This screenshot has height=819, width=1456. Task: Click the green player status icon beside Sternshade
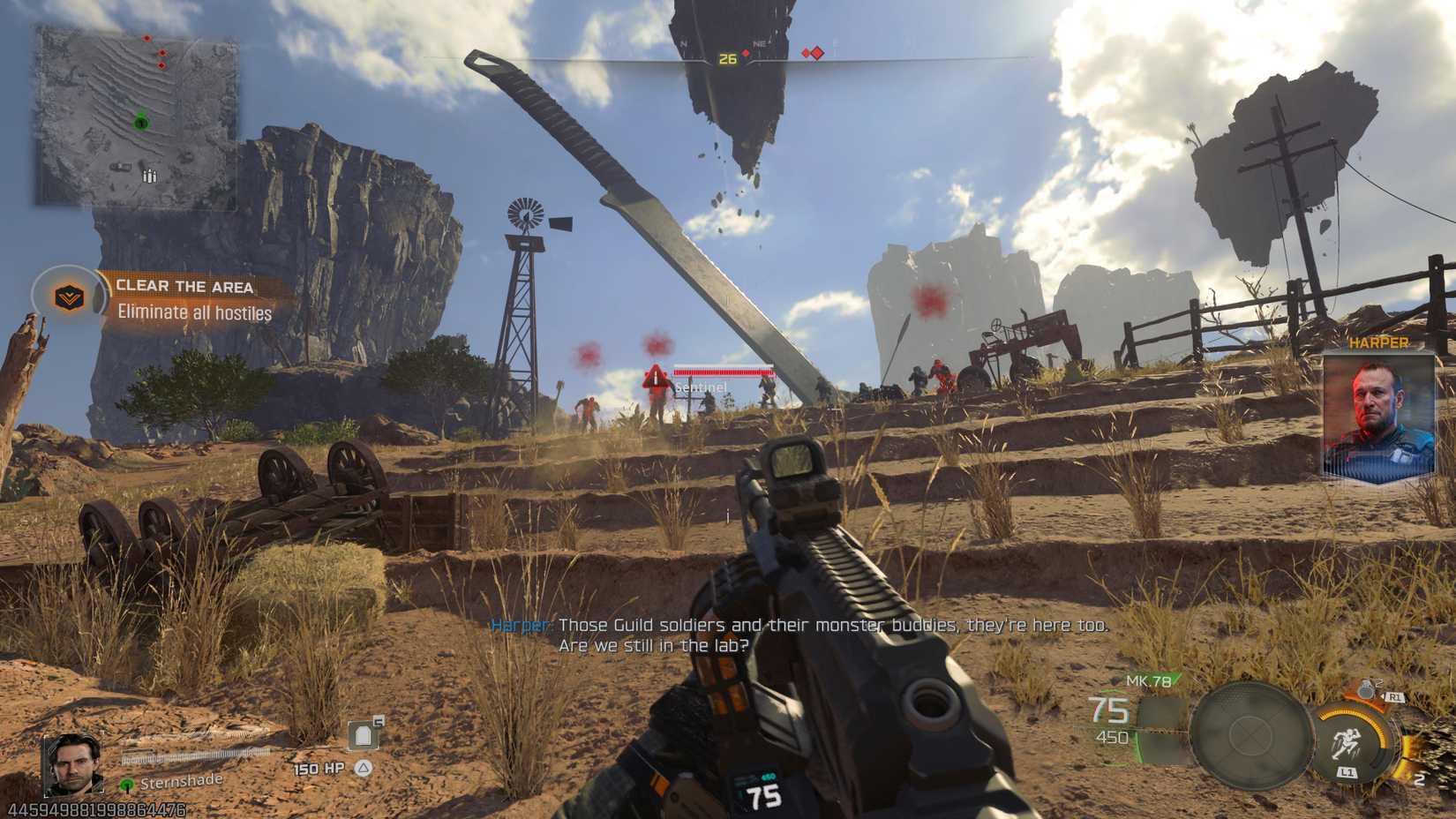(127, 785)
